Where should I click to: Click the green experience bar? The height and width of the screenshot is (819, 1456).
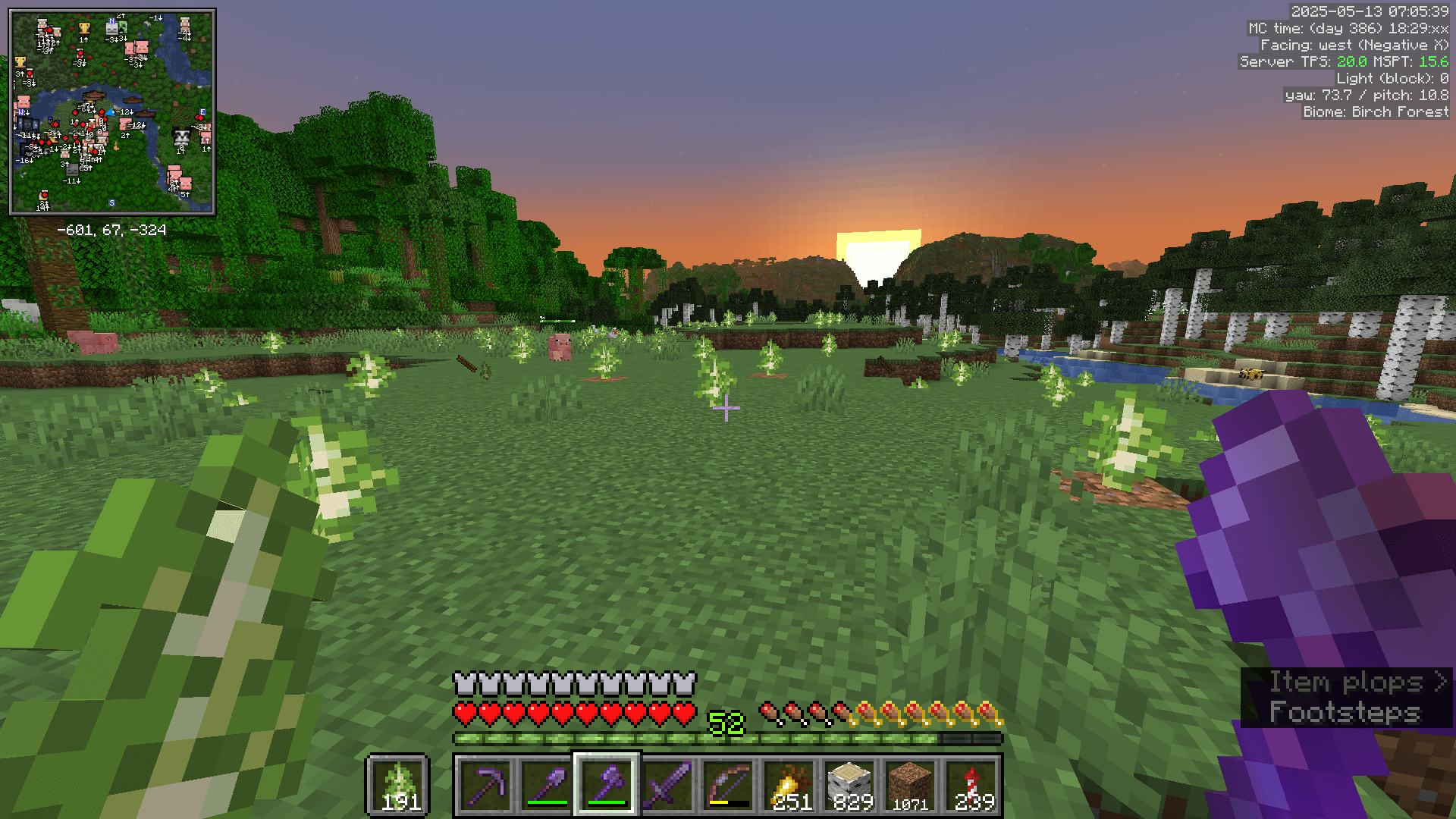point(728,737)
